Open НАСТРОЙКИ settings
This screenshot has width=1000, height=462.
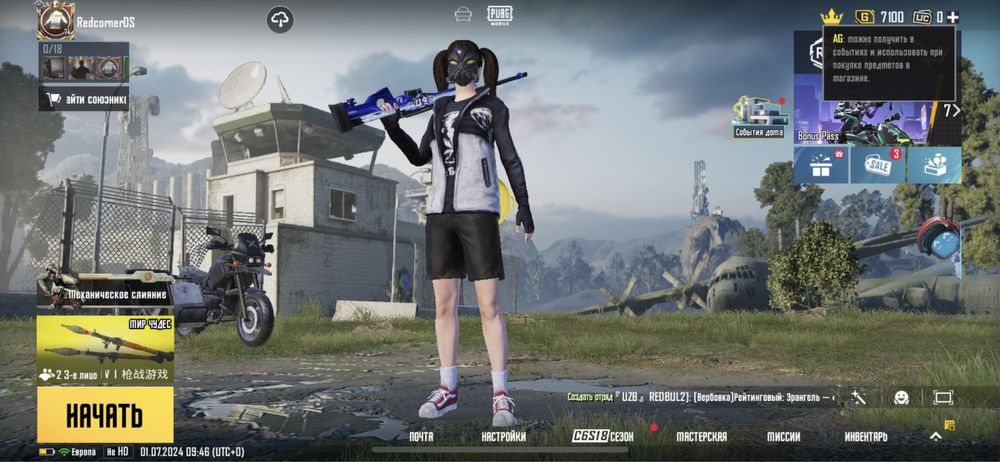[x=503, y=437]
